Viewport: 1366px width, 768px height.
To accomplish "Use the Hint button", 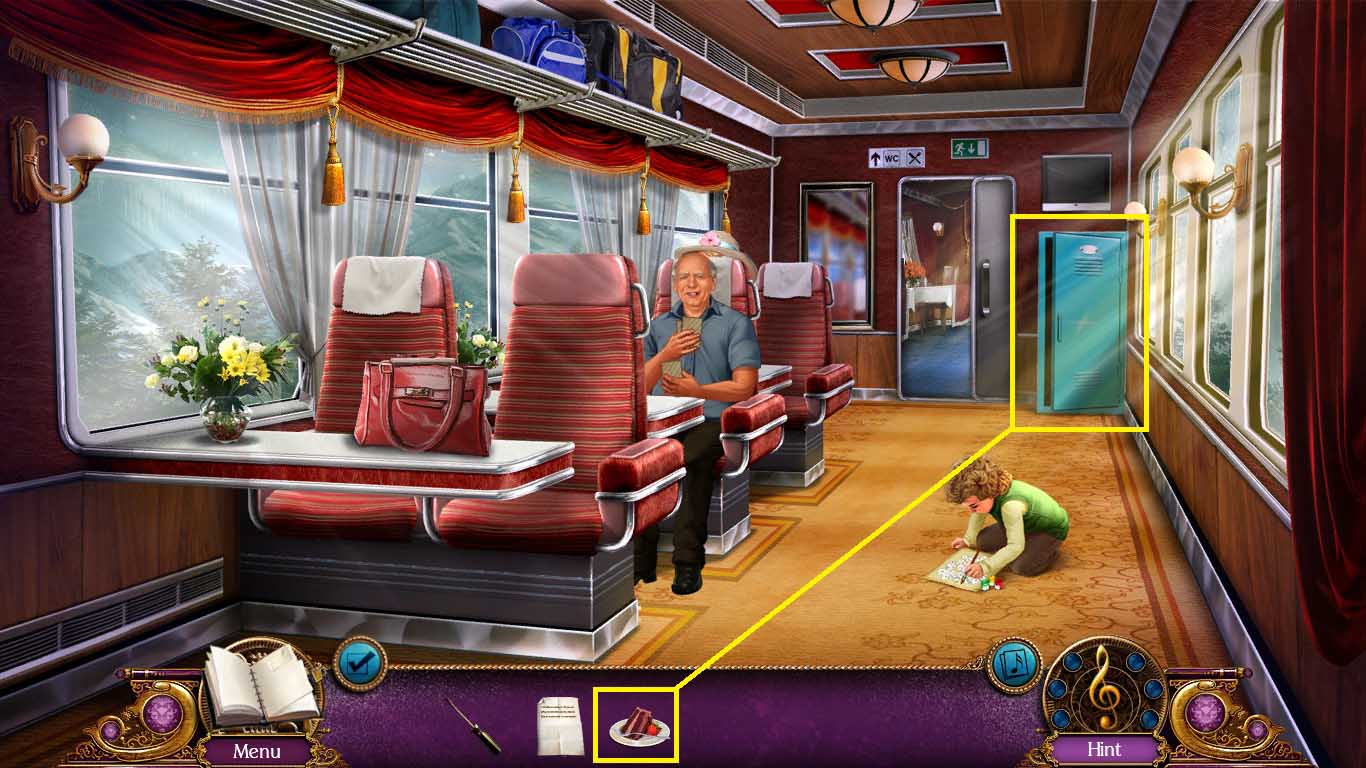I will coord(1104,749).
